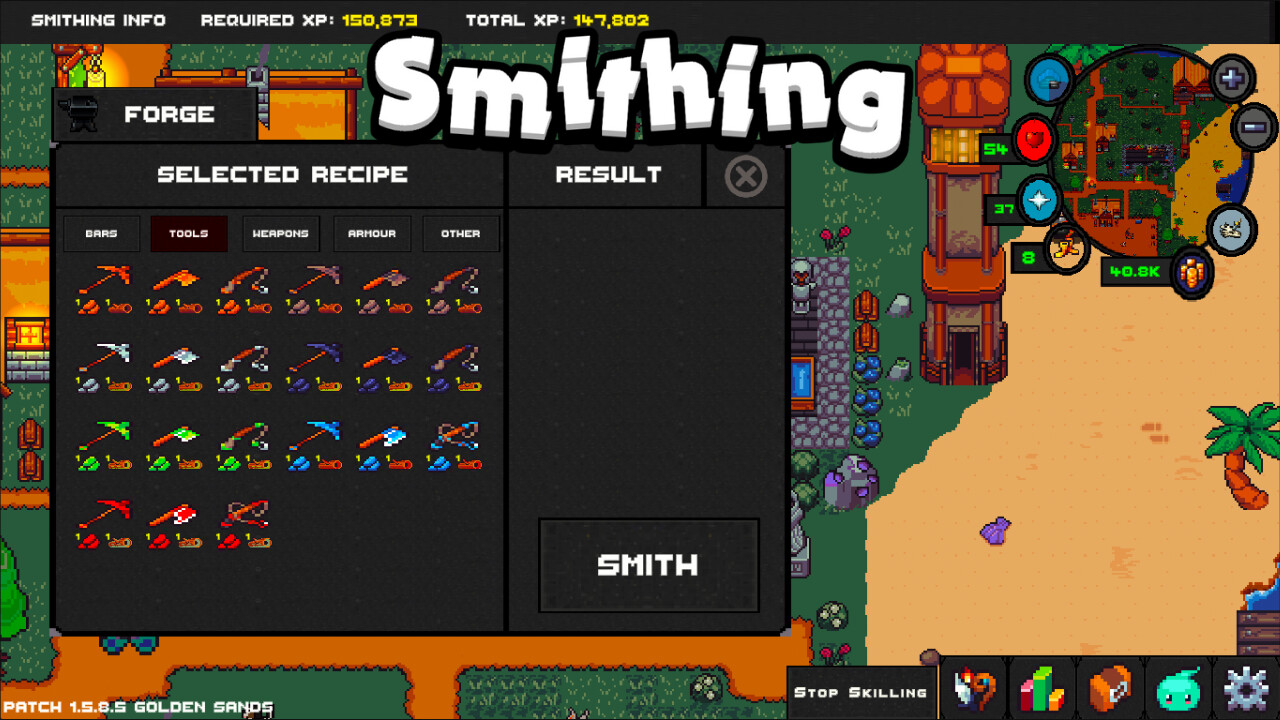The image size is (1280, 720).
Task: Open the OTHER recipe tab
Action: point(461,233)
